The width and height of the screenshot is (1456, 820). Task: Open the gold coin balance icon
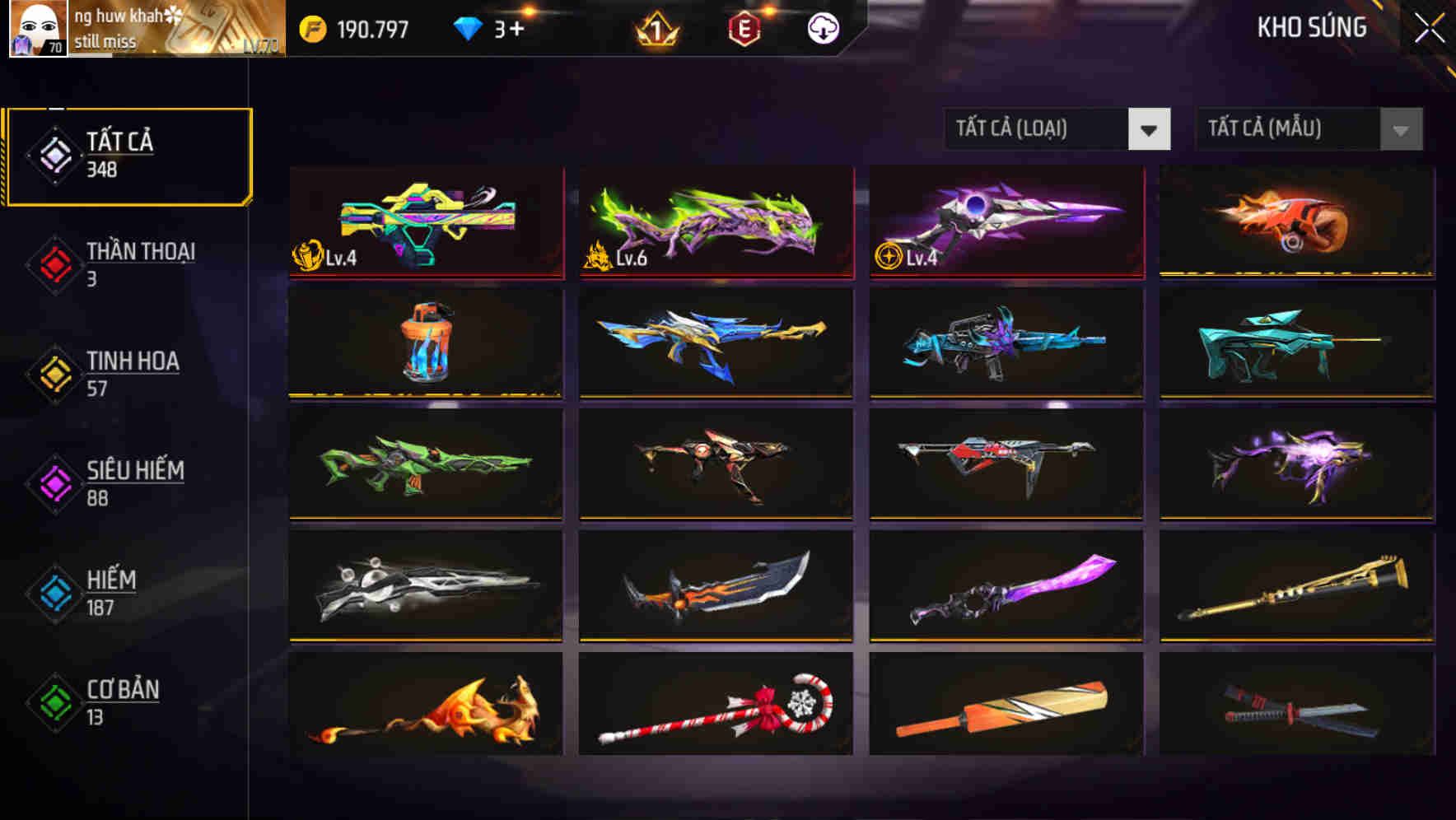point(312,27)
